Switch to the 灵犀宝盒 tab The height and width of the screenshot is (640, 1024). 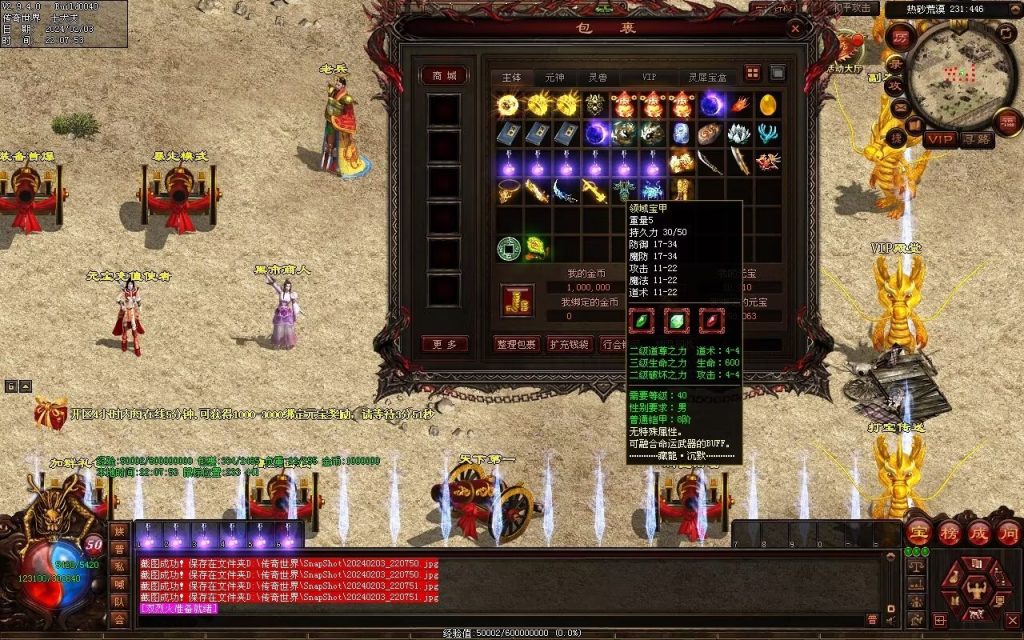point(707,77)
